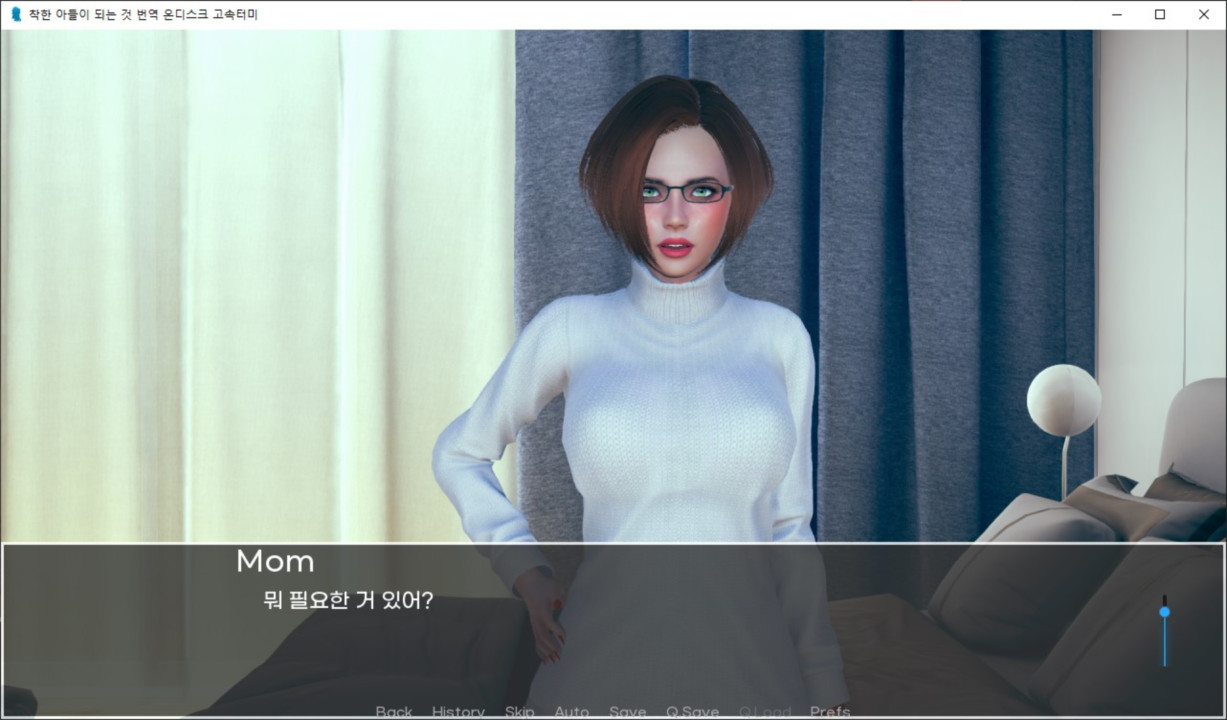Screen dimensions: 1227x720
Task: Close the game window
Action: coord(1203,14)
